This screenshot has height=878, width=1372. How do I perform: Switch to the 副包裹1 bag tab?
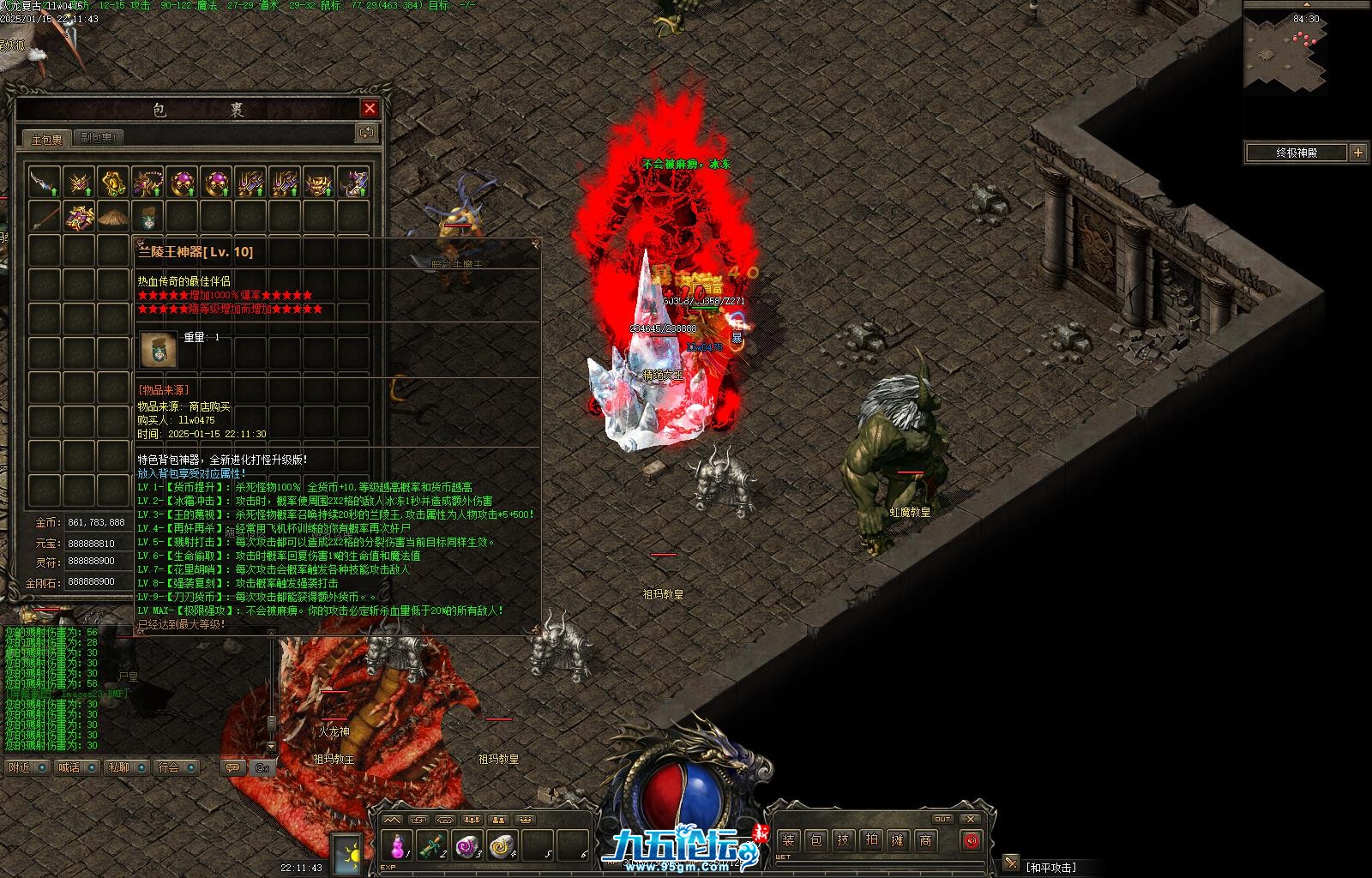[99, 137]
